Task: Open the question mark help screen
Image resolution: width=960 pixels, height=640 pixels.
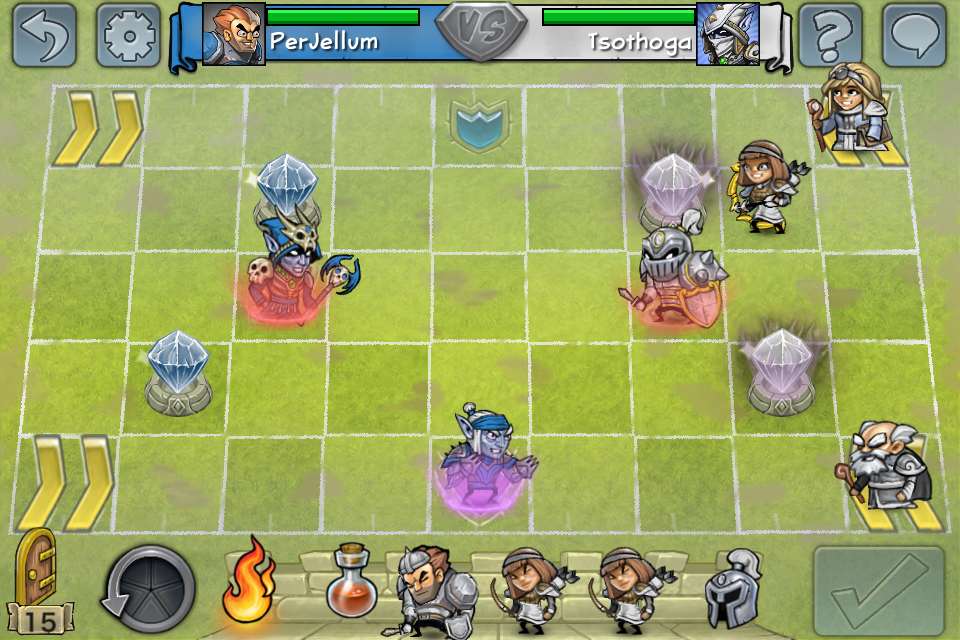Action: tap(831, 36)
